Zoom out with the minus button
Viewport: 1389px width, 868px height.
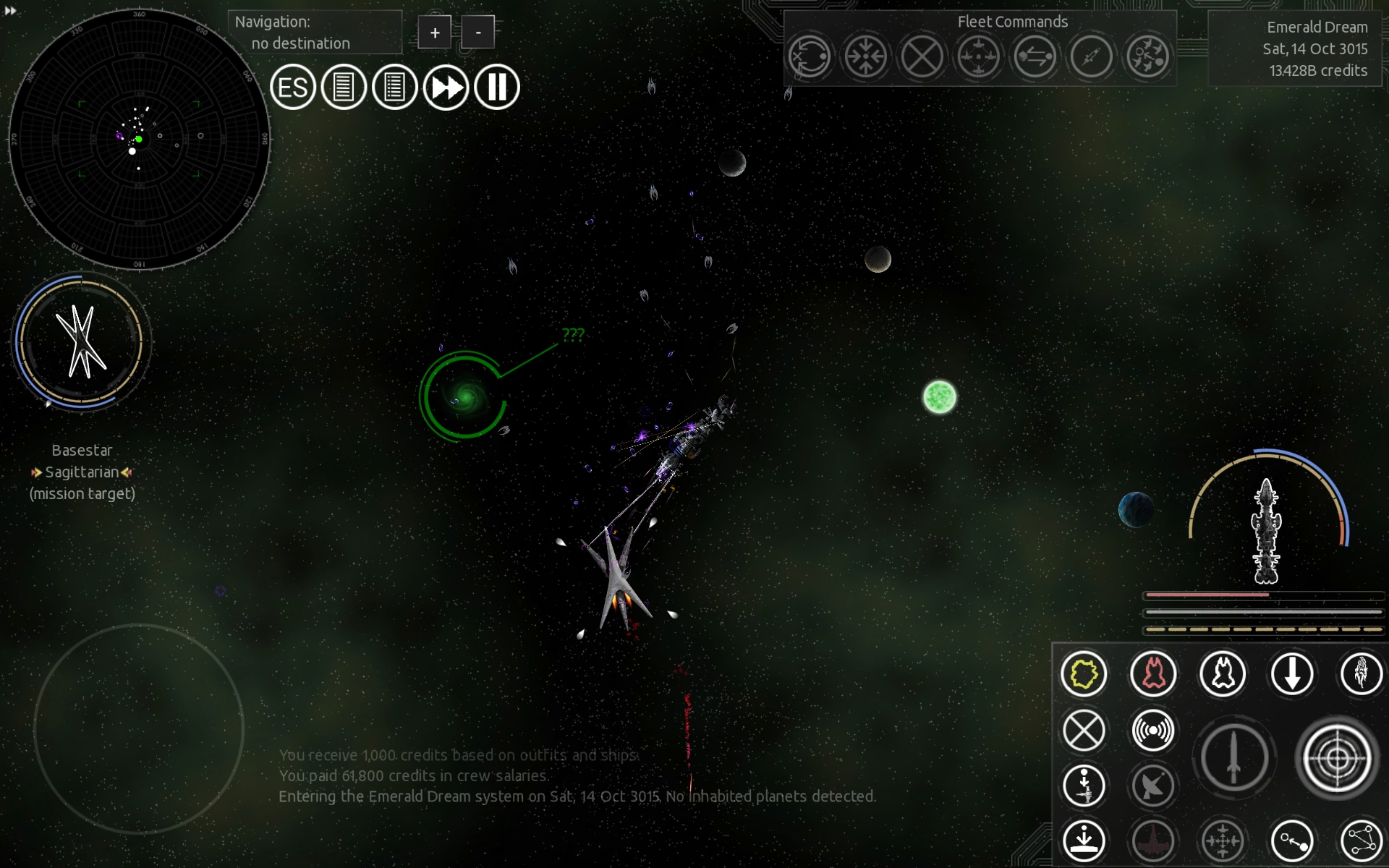478,33
